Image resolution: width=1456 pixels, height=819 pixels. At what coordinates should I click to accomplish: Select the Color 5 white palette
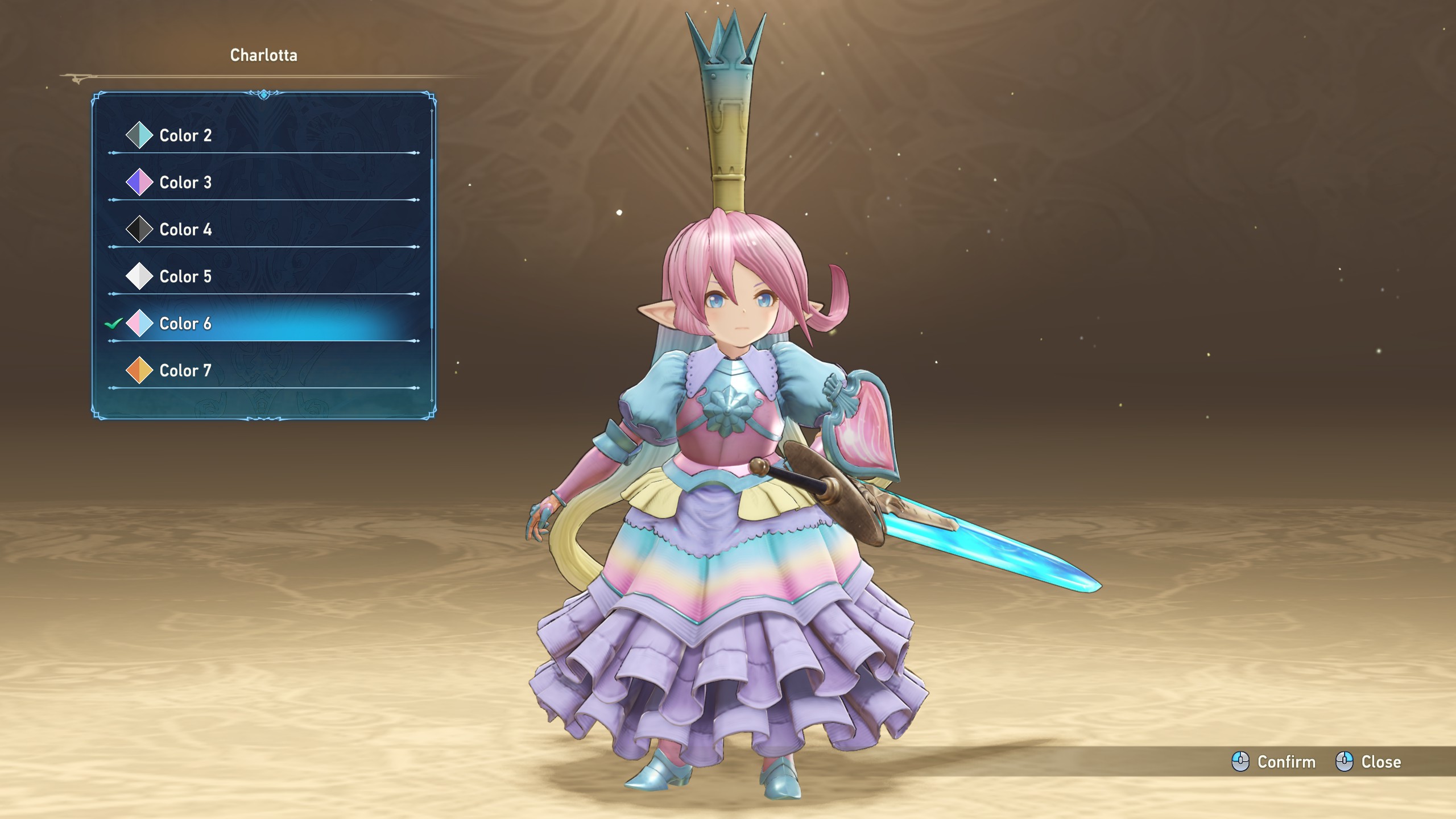[x=185, y=276]
